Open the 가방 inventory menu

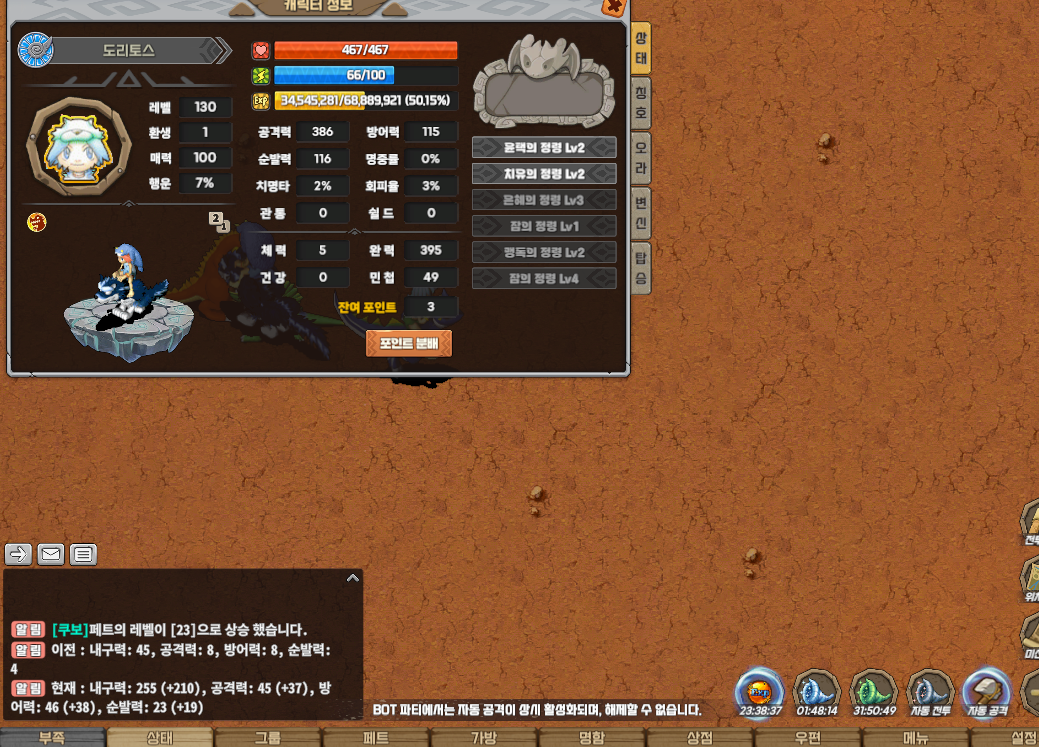(x=484, y=738)
